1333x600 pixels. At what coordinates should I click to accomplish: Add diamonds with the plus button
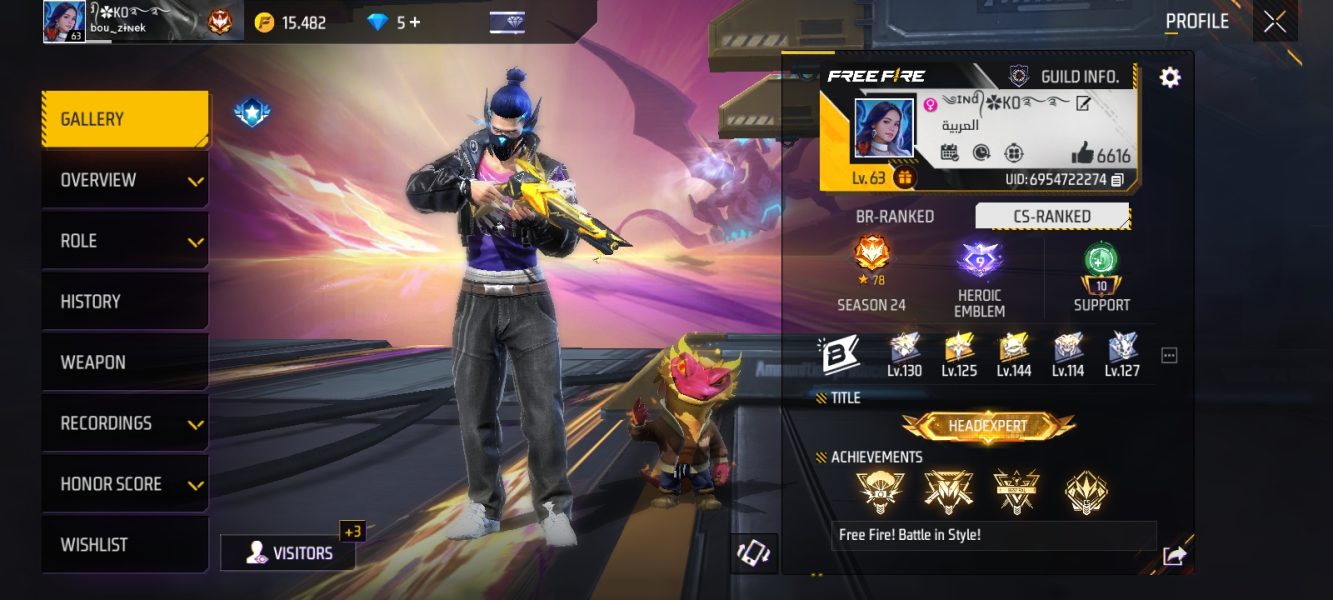coord(415,22)
